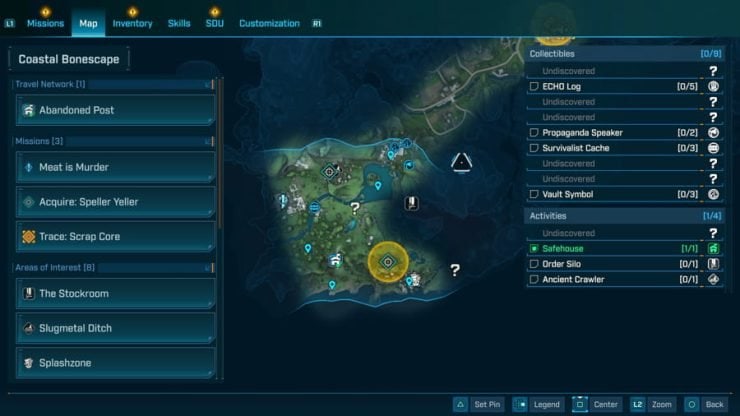Pick the Trace: Scrap Core mission

(115, 237)
